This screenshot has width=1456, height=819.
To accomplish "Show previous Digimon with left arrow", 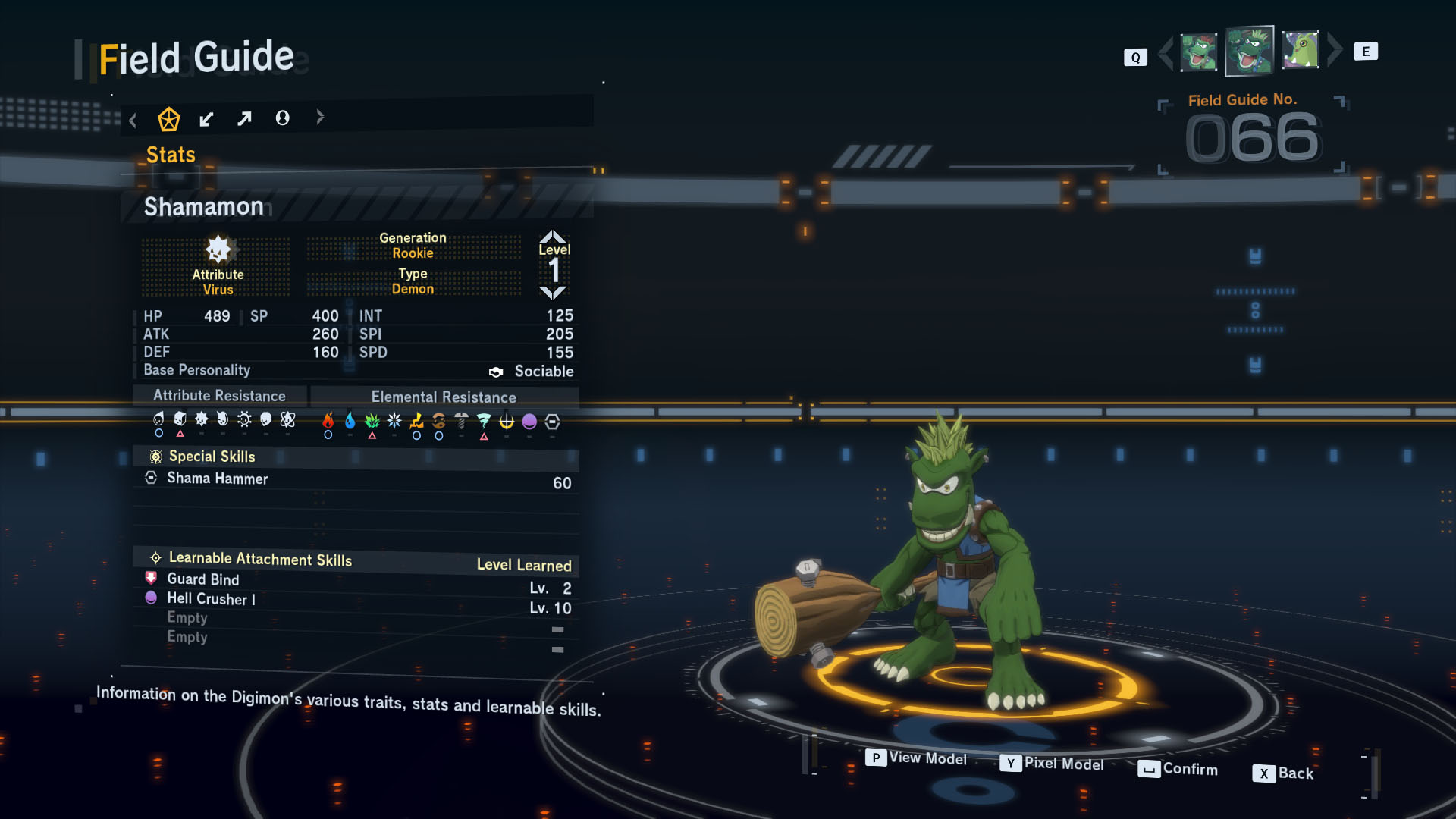I will [x=1166, y=52].
